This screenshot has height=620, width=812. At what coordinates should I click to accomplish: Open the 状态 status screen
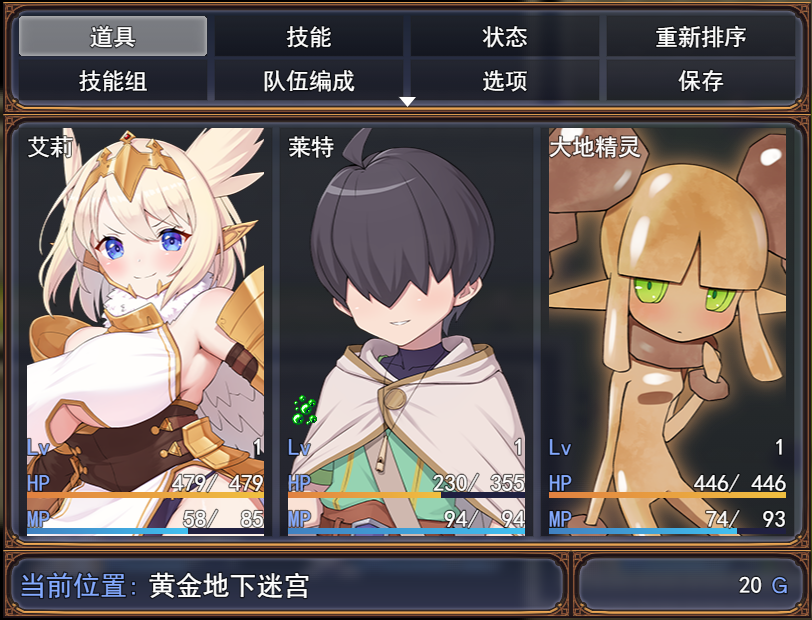(x=505, y=37)
